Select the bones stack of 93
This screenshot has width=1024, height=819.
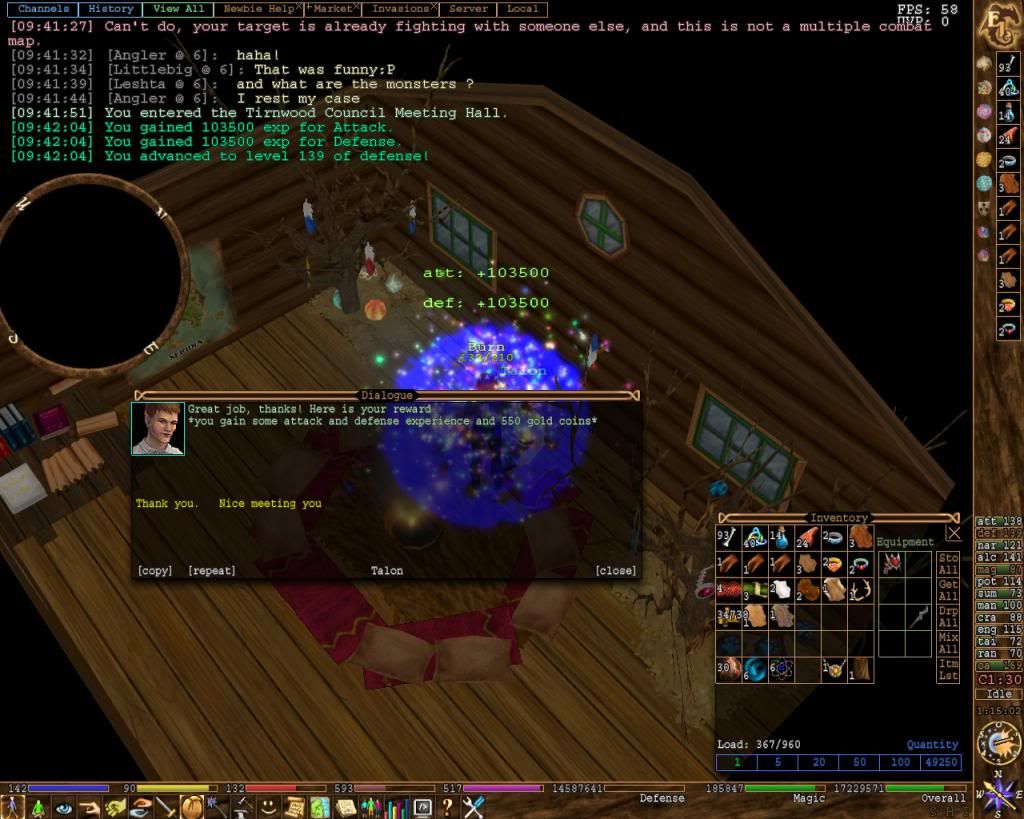pyautogui.click(x=728, y=538)
